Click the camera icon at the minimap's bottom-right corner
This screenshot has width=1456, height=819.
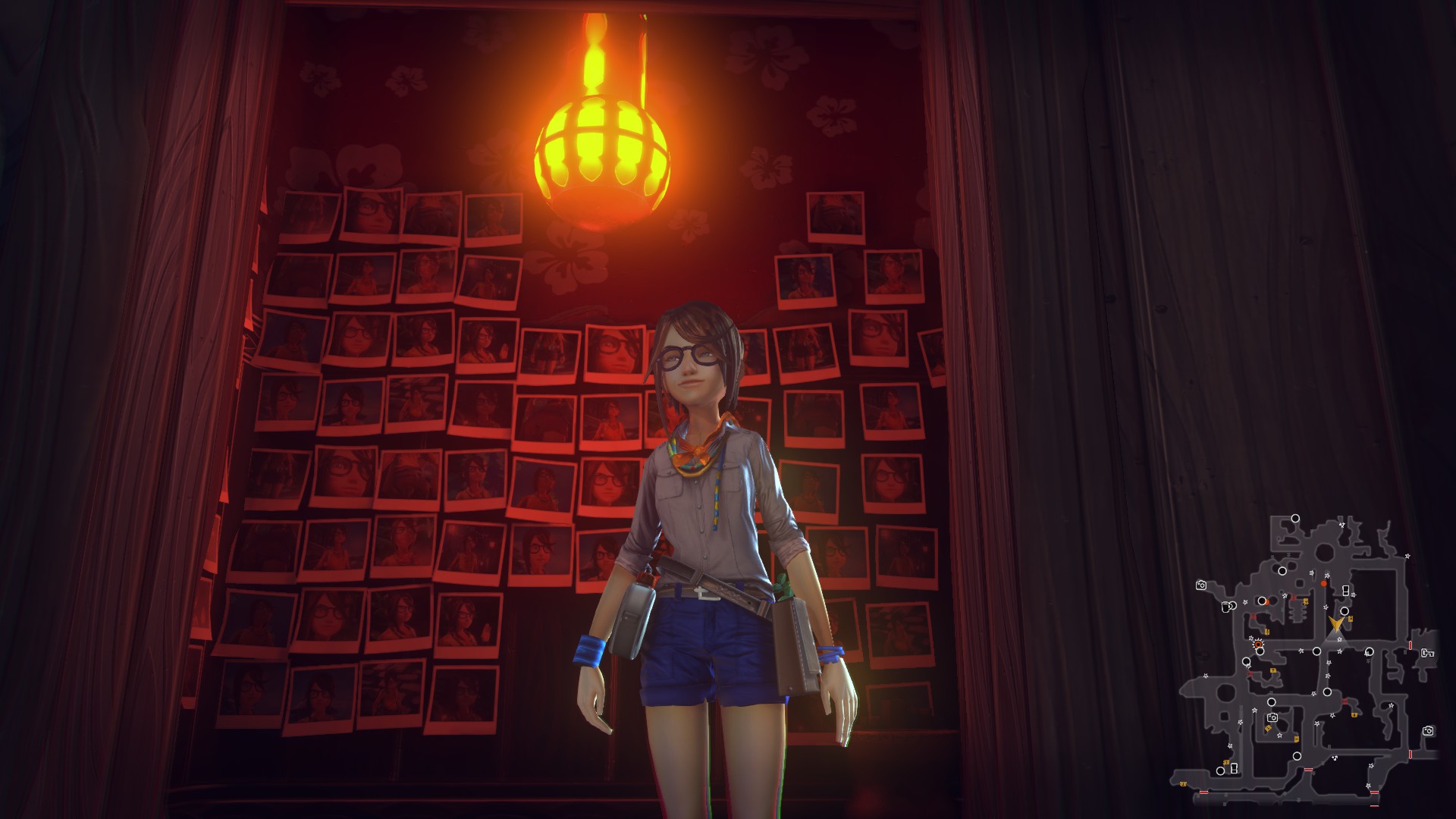[x=1428, y=733]
